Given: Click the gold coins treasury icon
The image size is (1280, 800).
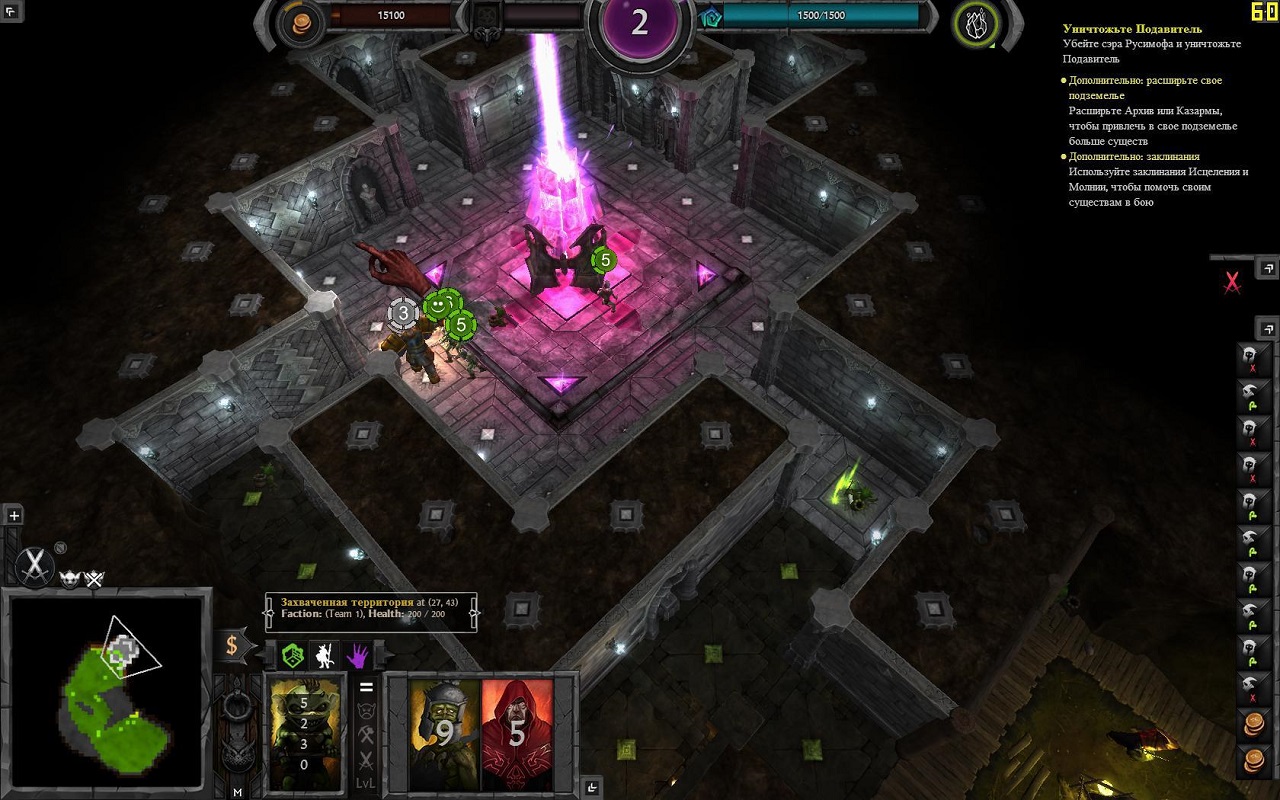Looking at the screenshot, I should coord(299,24).
